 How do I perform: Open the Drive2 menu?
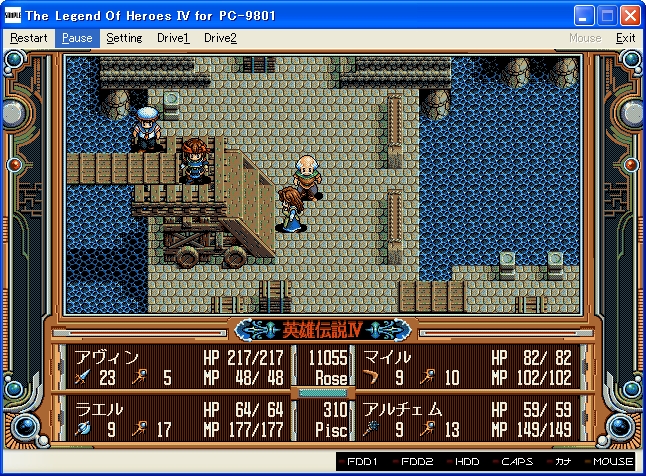[x=220, y=38]
